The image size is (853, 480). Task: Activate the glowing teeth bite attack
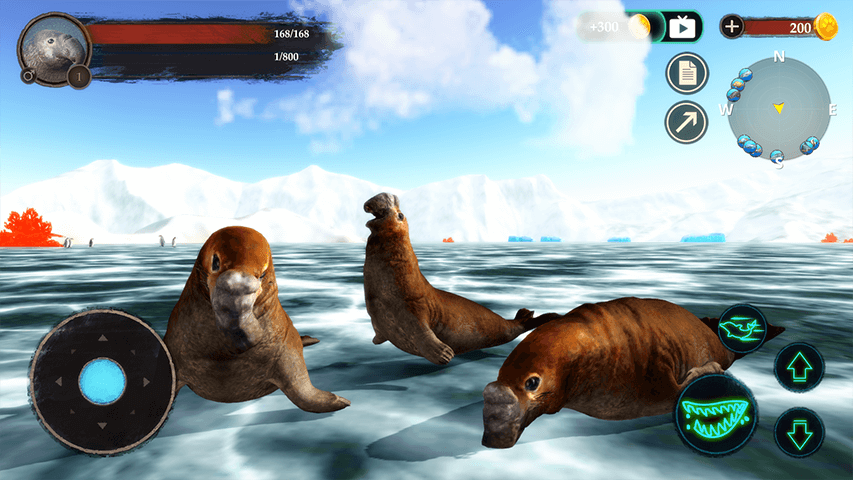(715, 412)
